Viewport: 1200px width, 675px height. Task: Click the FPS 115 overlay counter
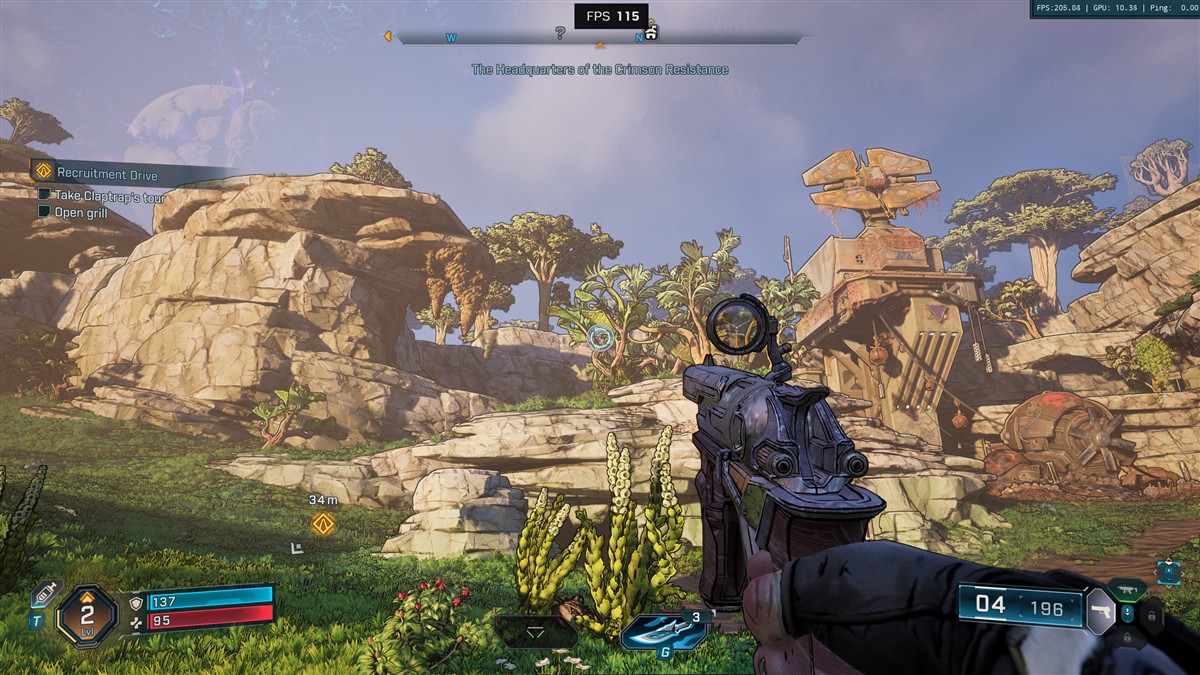(x=611, y=16)
